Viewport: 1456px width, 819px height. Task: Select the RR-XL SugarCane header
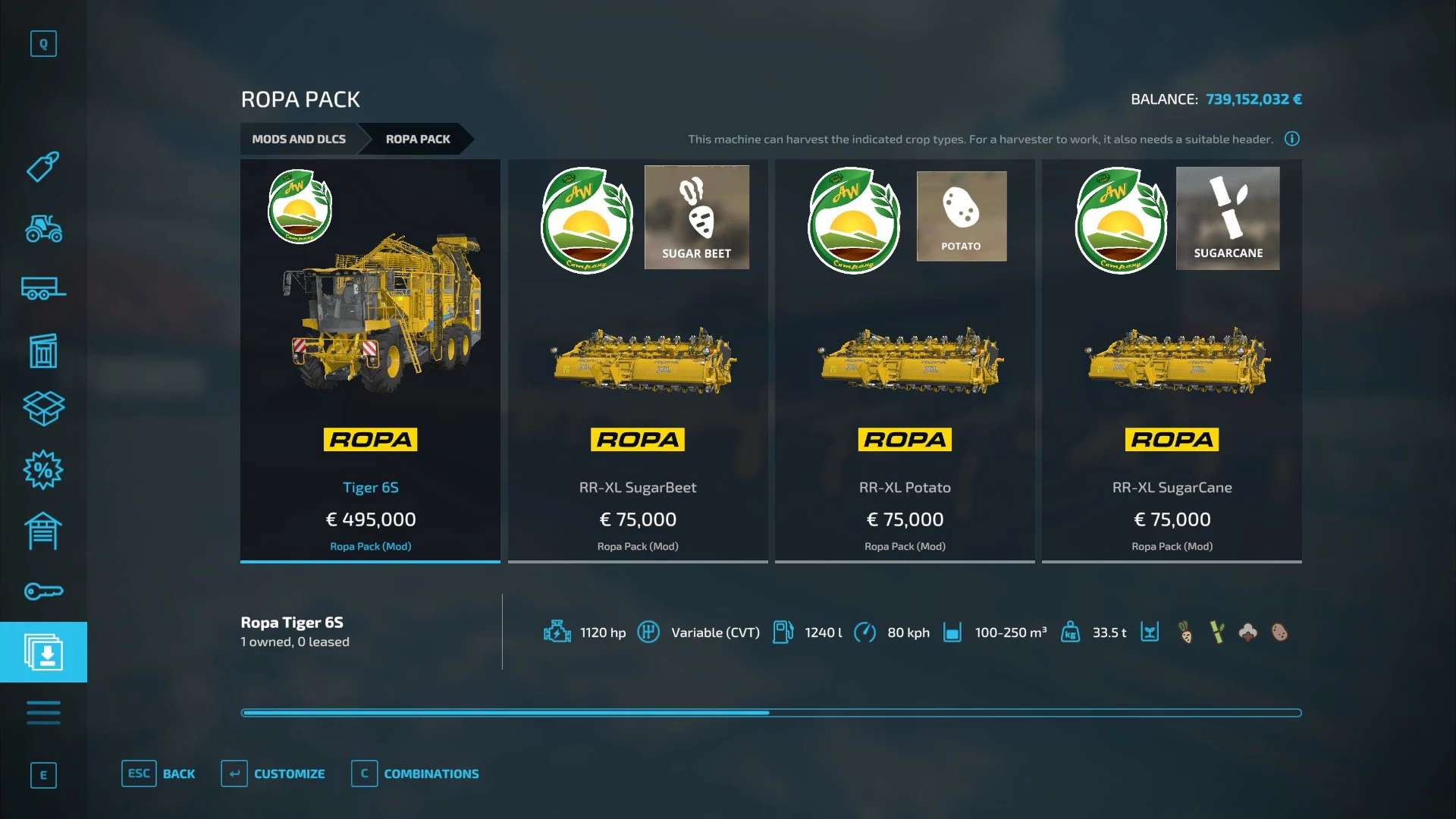1172,360
